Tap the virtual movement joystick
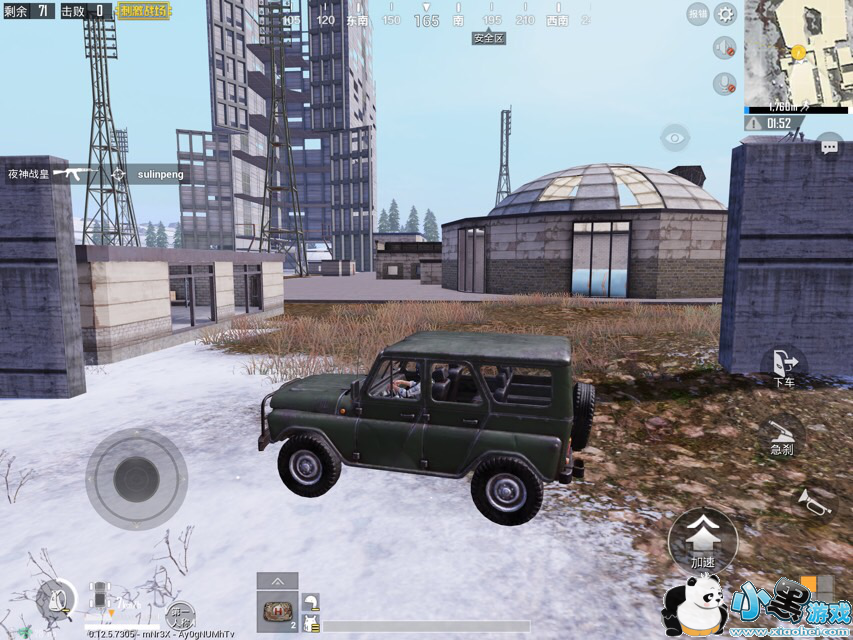 coord(136,479)
